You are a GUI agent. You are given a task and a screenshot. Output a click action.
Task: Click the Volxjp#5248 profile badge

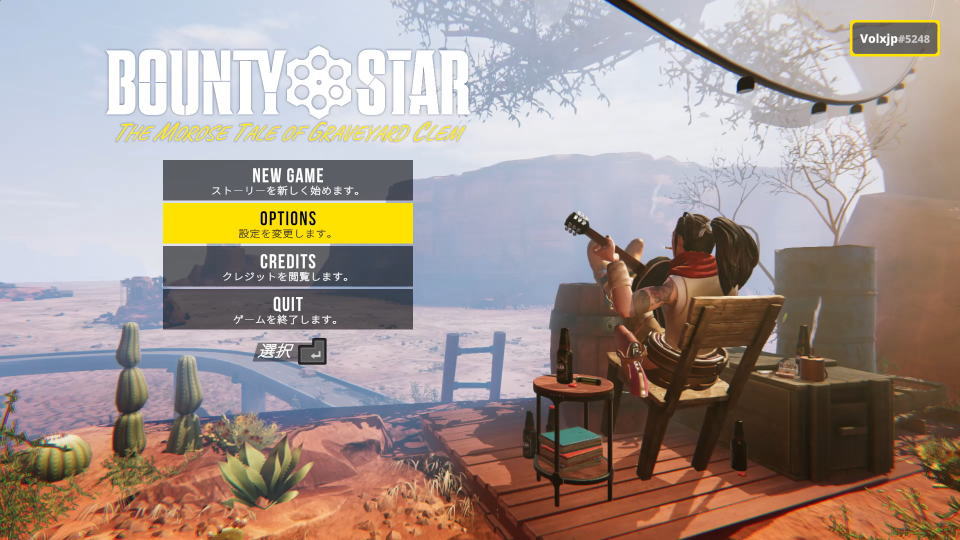pos(895,39)
